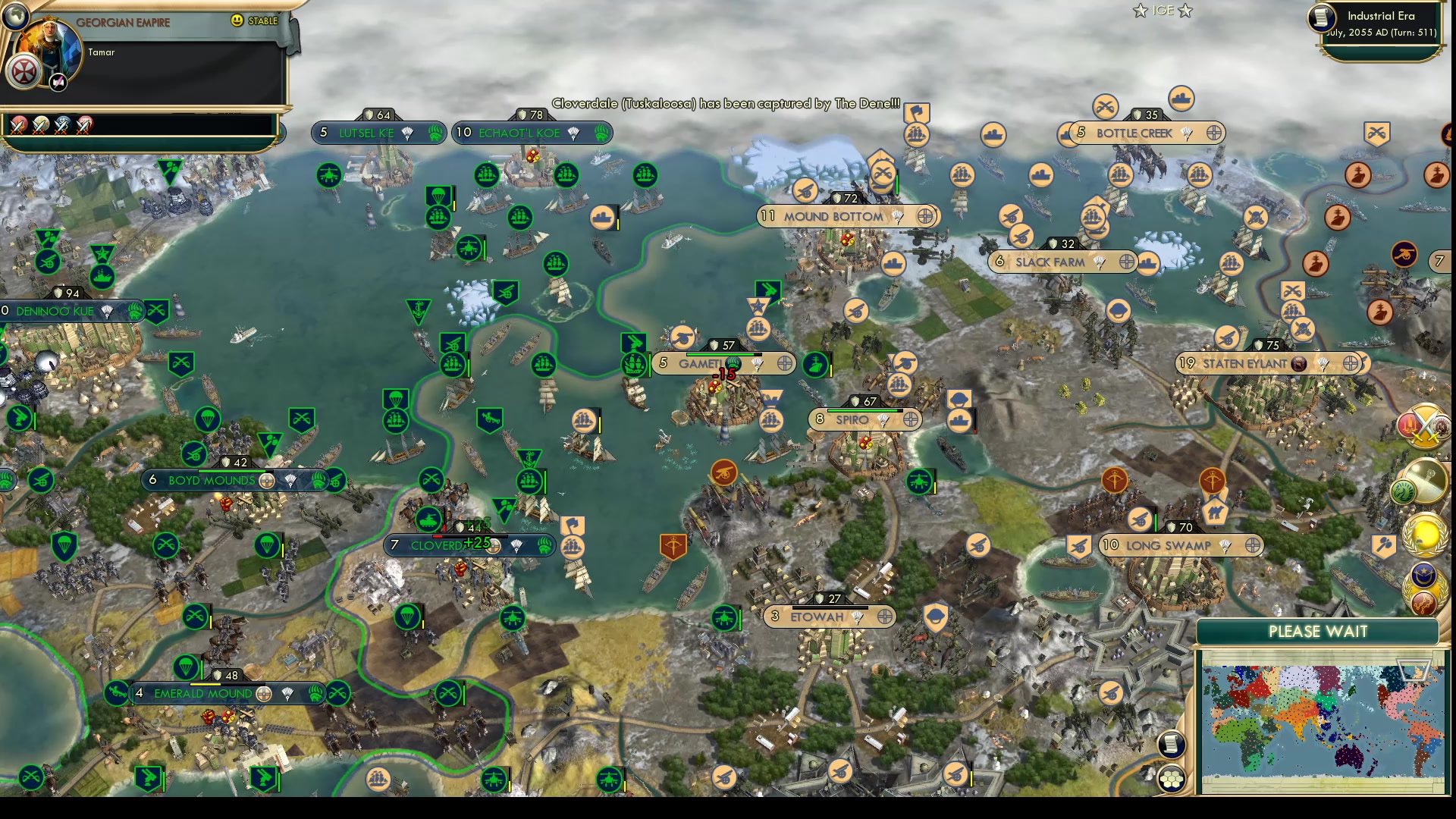The height and width of the screenshot is (819, 1456).
Task: Click the bear paw icon beside Lutsel K'e
Action: pyautogui.click(x=436, y=133)
